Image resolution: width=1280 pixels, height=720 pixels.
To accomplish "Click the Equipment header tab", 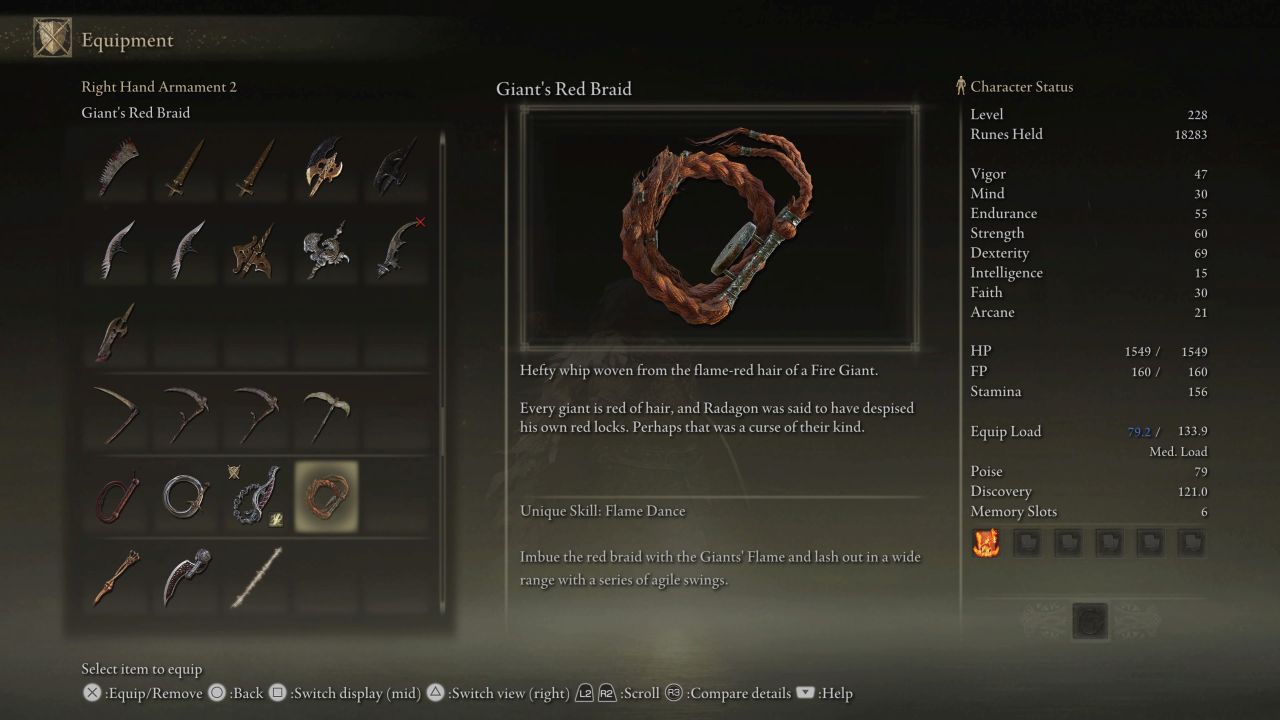I will click(x=126, y=40).
